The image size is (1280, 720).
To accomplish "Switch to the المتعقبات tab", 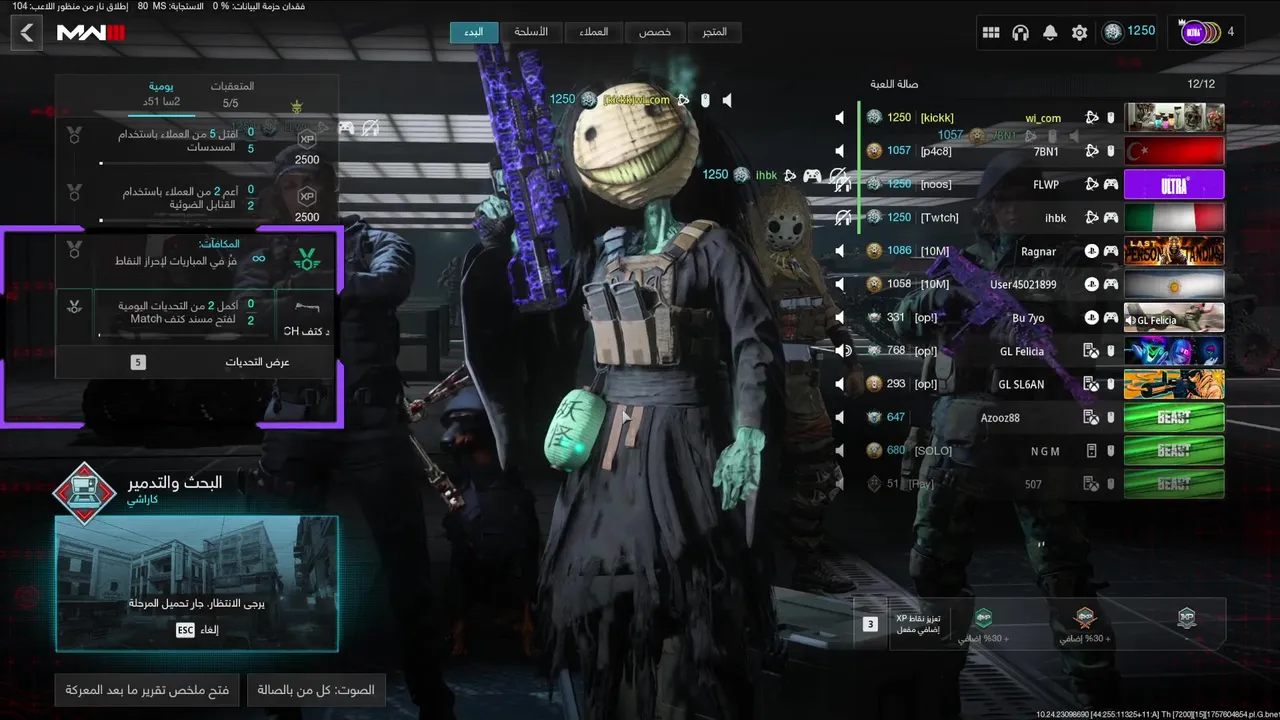I will [x=232, y=94].
